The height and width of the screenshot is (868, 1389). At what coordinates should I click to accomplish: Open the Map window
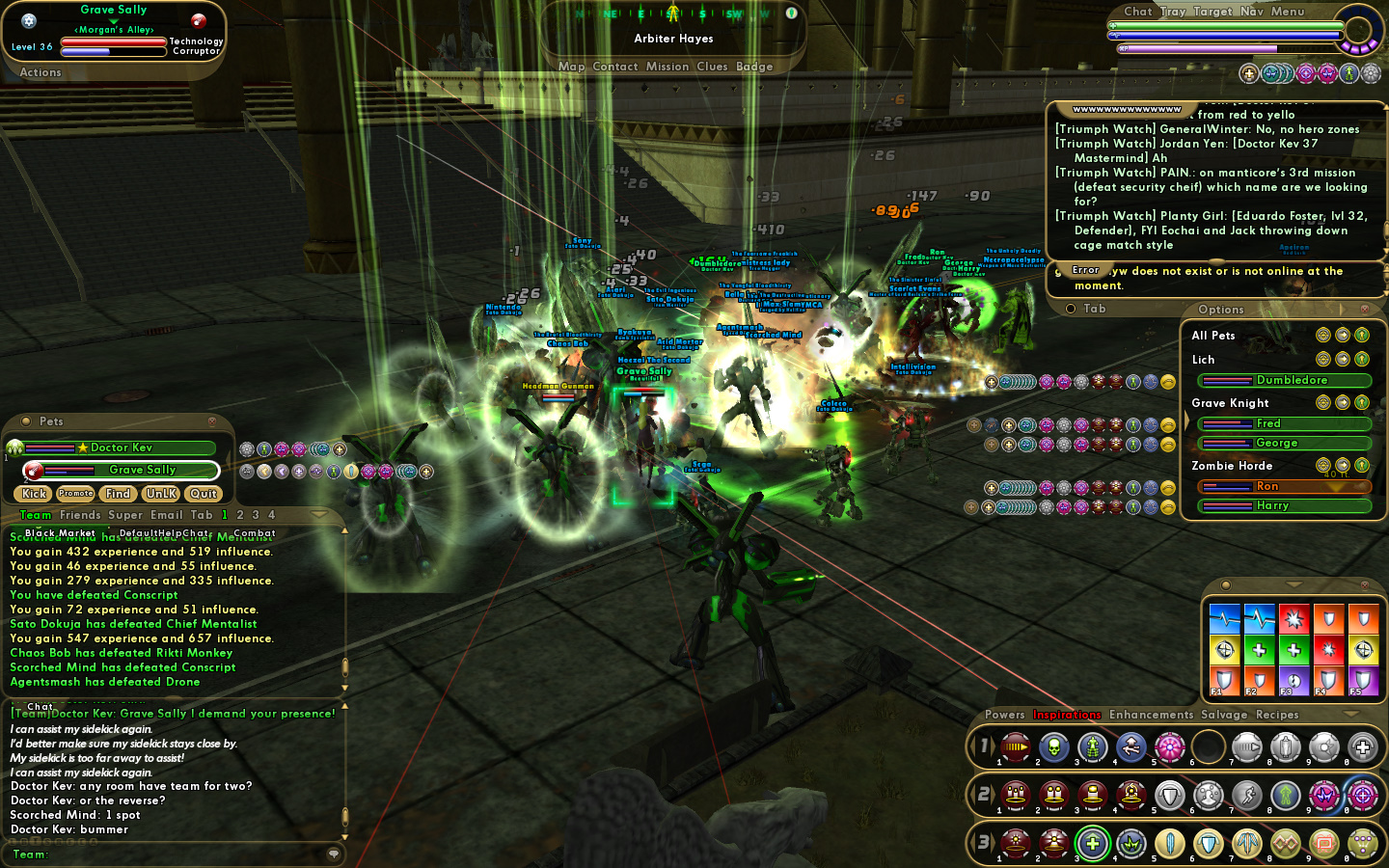click(x=571, y=67)
